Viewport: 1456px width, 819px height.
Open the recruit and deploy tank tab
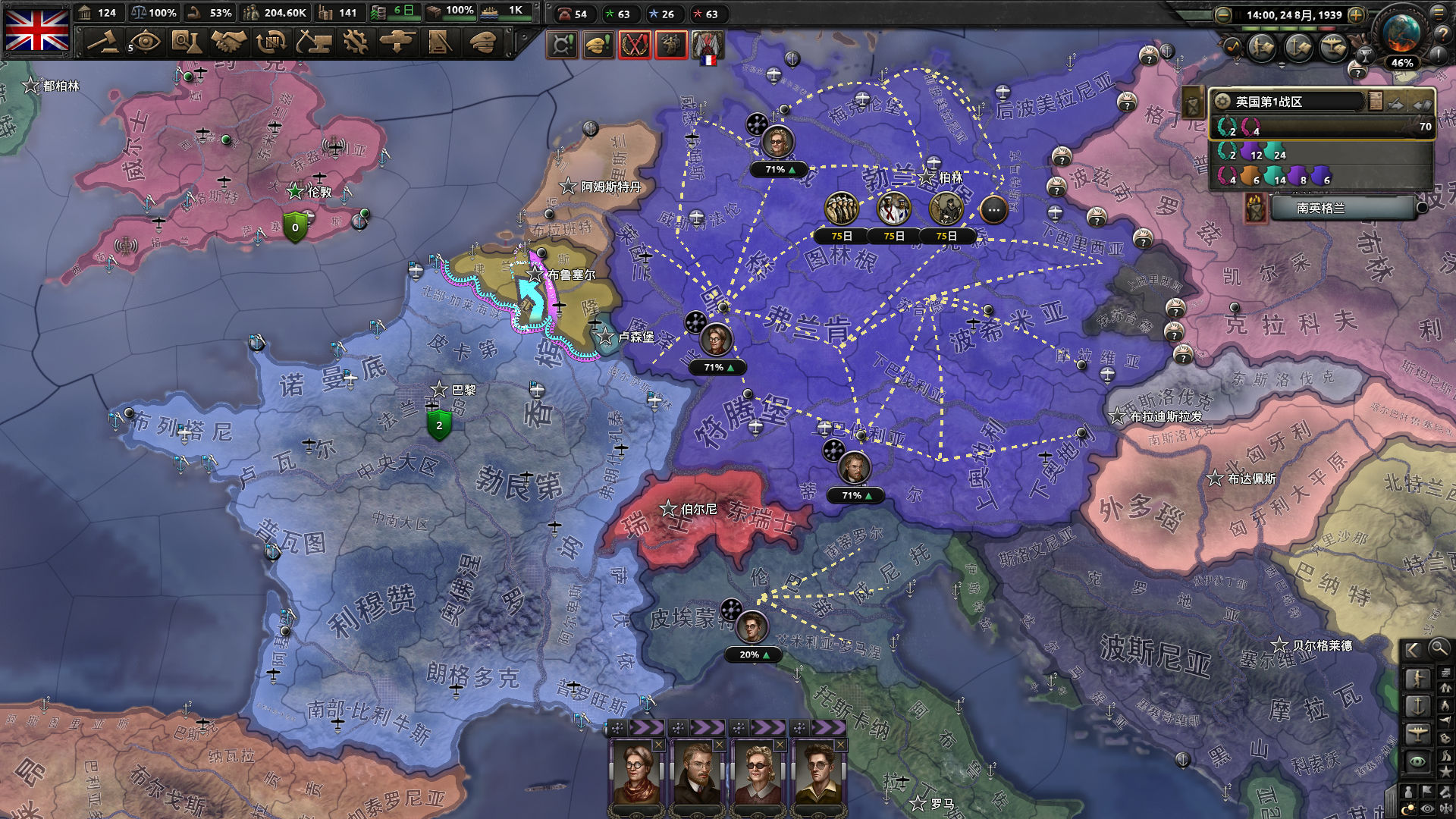[x=397, y=42]
